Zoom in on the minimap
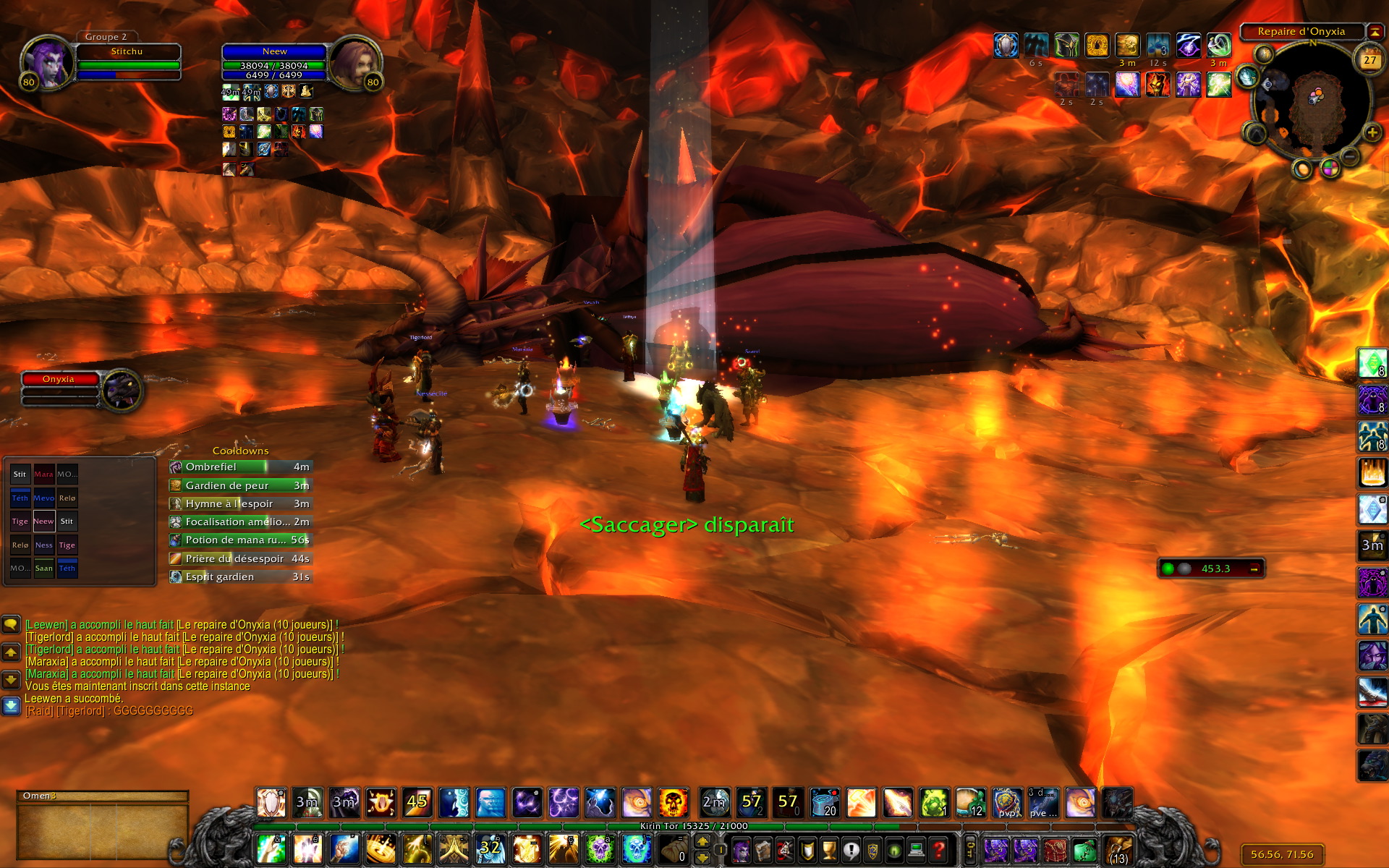The width and height of the screenshot is (1389, 868). tap(1372, 132)
